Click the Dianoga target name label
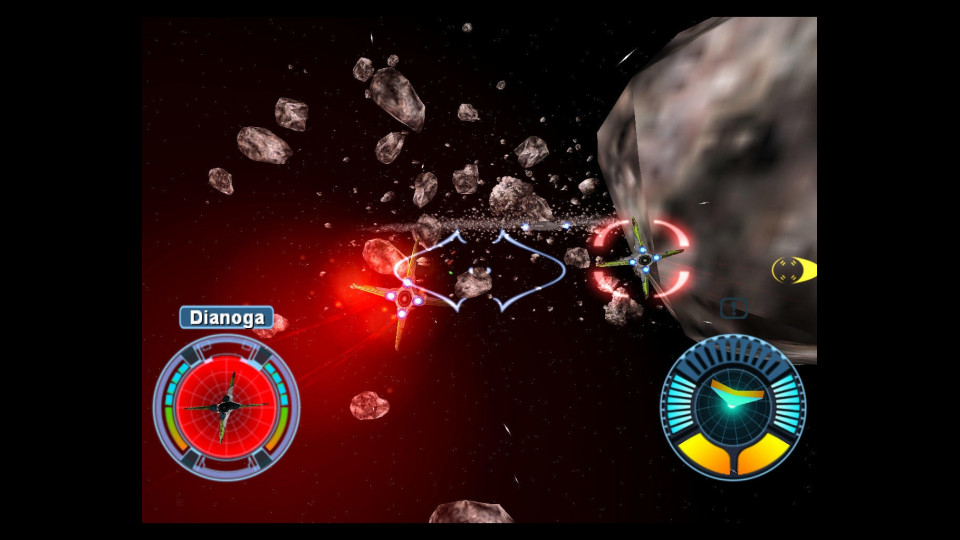 (x=227, y=319)
